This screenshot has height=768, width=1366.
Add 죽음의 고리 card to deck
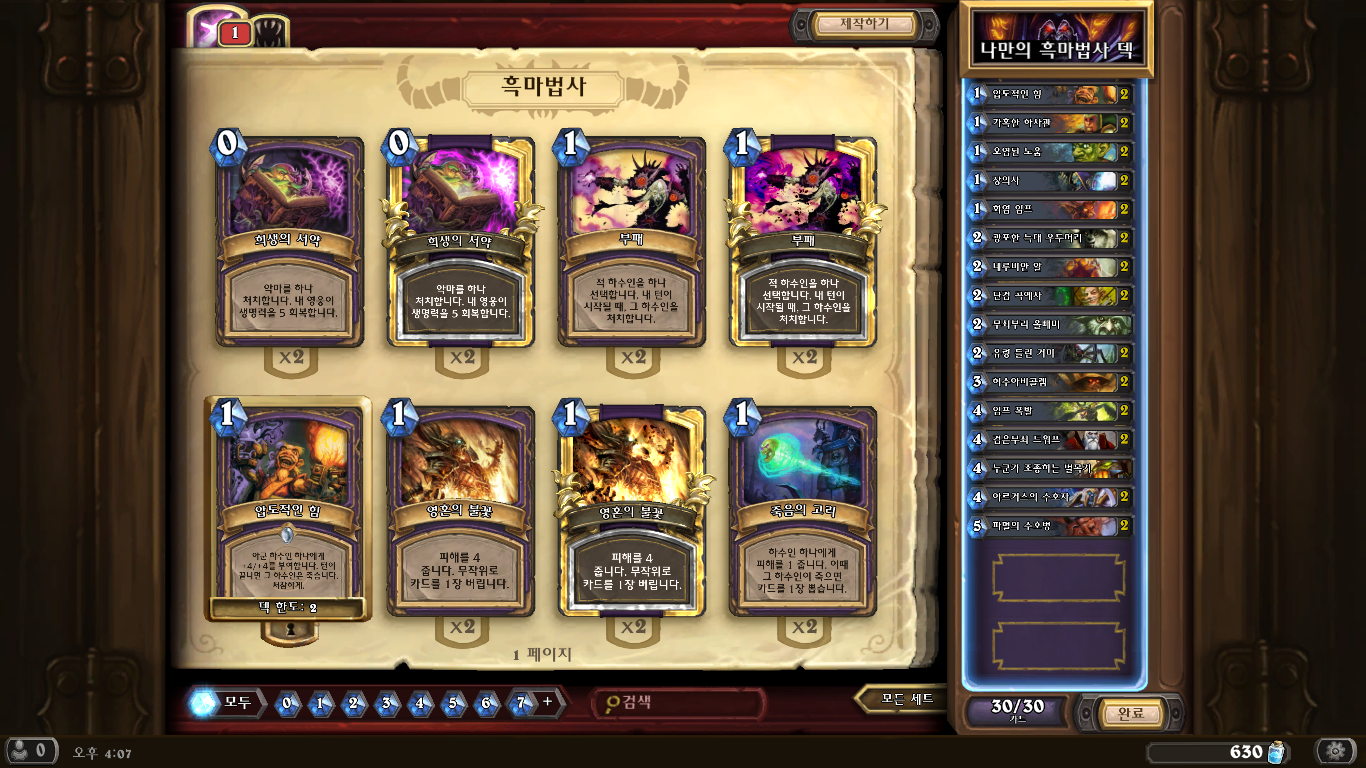803,510
